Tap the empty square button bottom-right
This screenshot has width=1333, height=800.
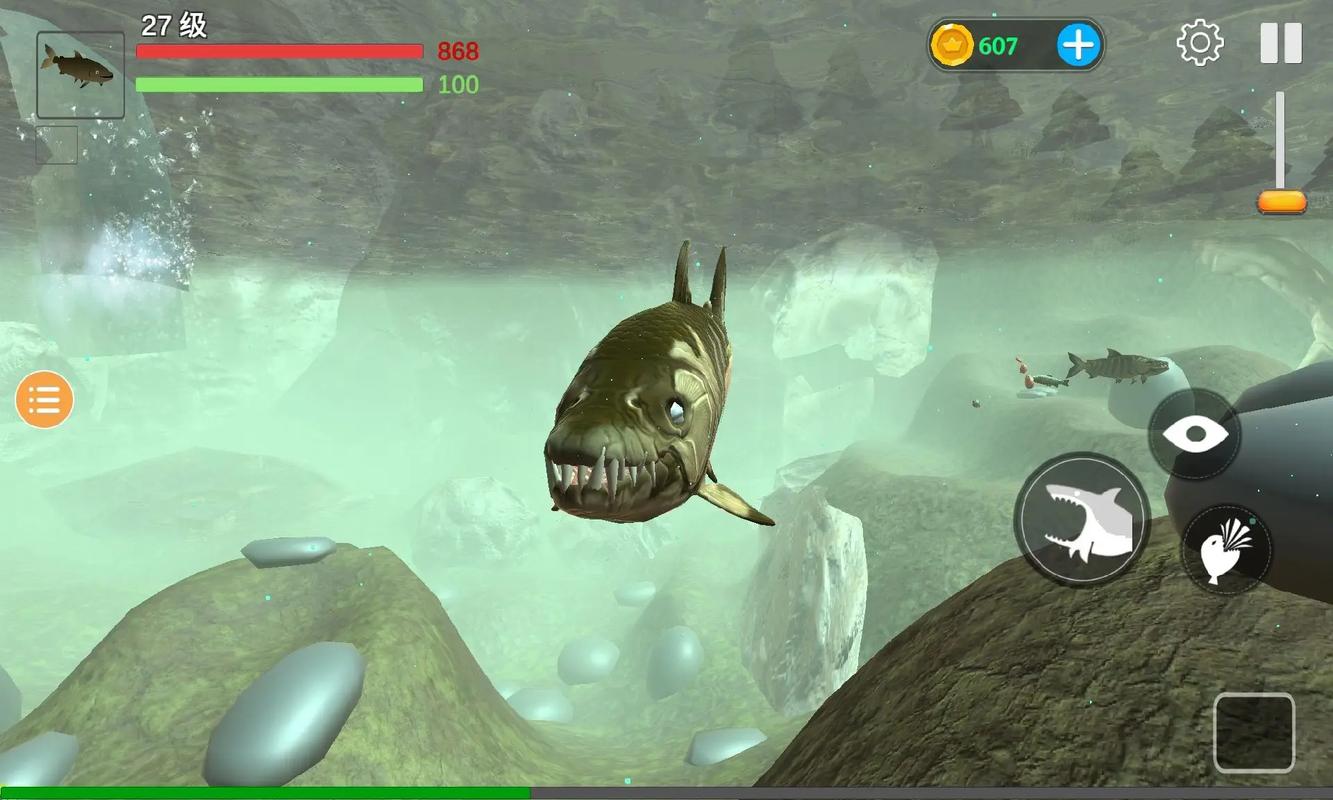tap(1254, 733)
